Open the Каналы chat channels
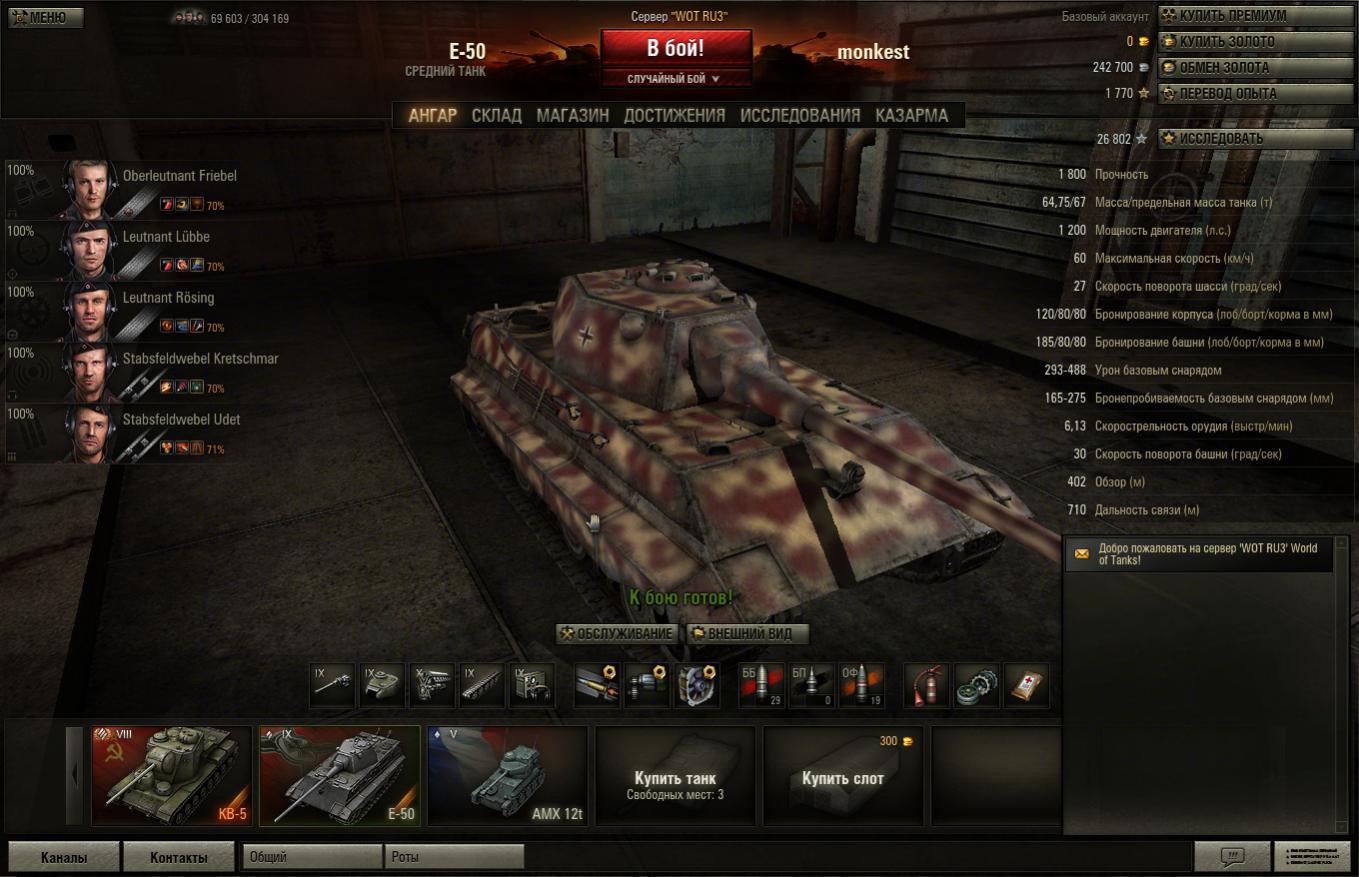1359x877 pixels. (64, 857)
